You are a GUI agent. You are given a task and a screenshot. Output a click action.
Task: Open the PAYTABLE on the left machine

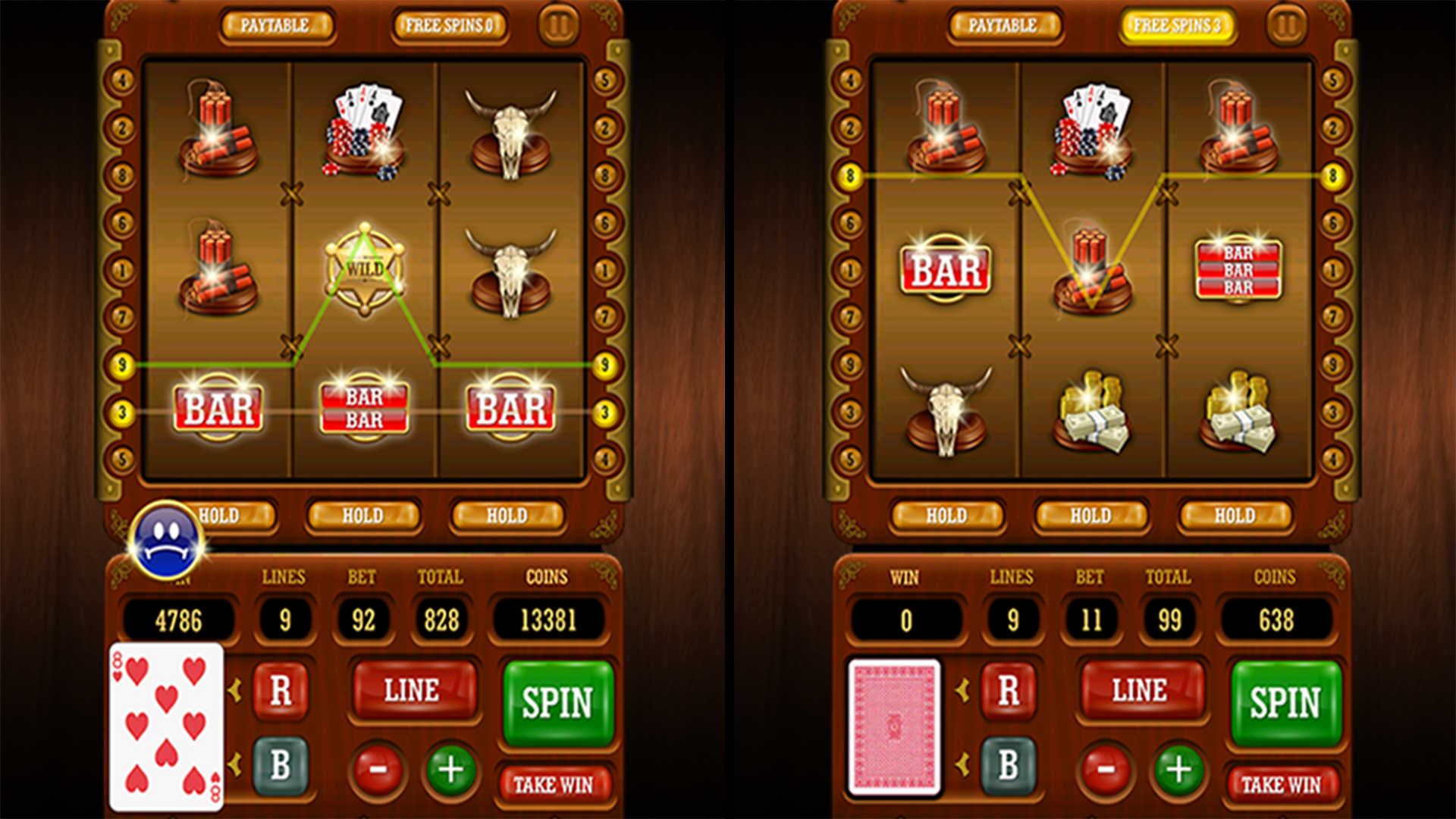tap(278, 24)
